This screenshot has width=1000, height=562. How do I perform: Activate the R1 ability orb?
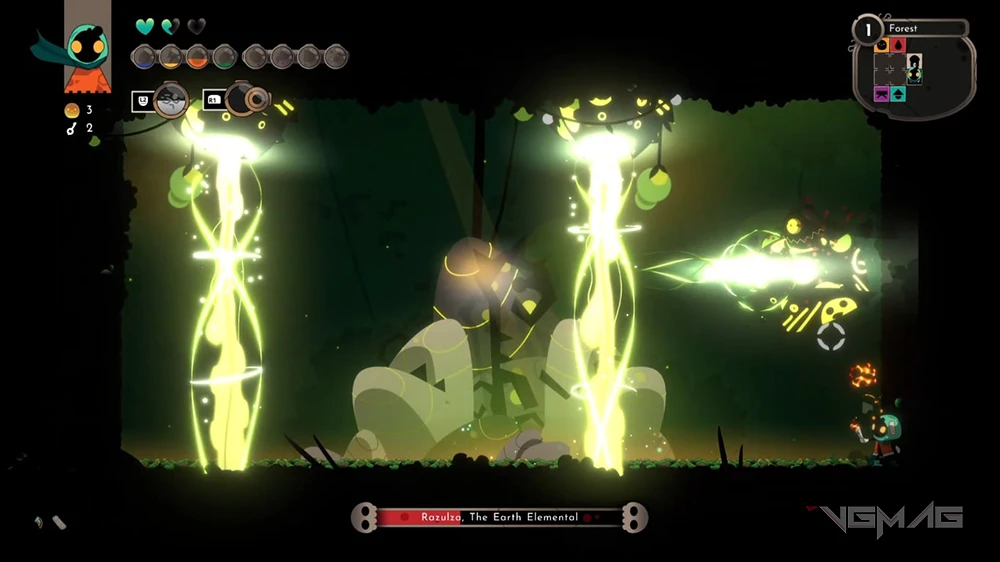click(x=246, y=98)
